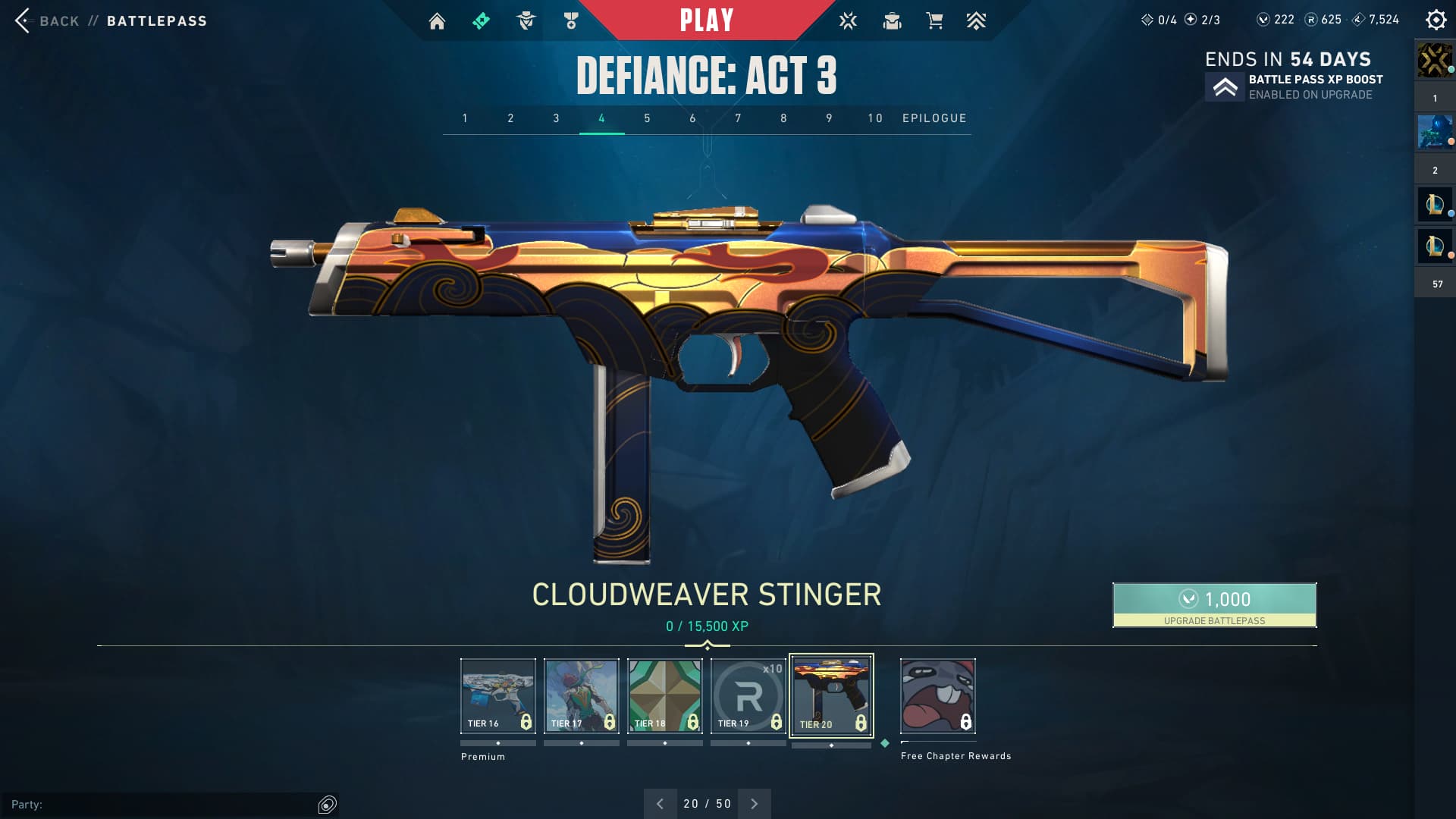The image size is (1456, 819).
Task: Jump to chapter 1 tab
Action: tap(465, 118)
